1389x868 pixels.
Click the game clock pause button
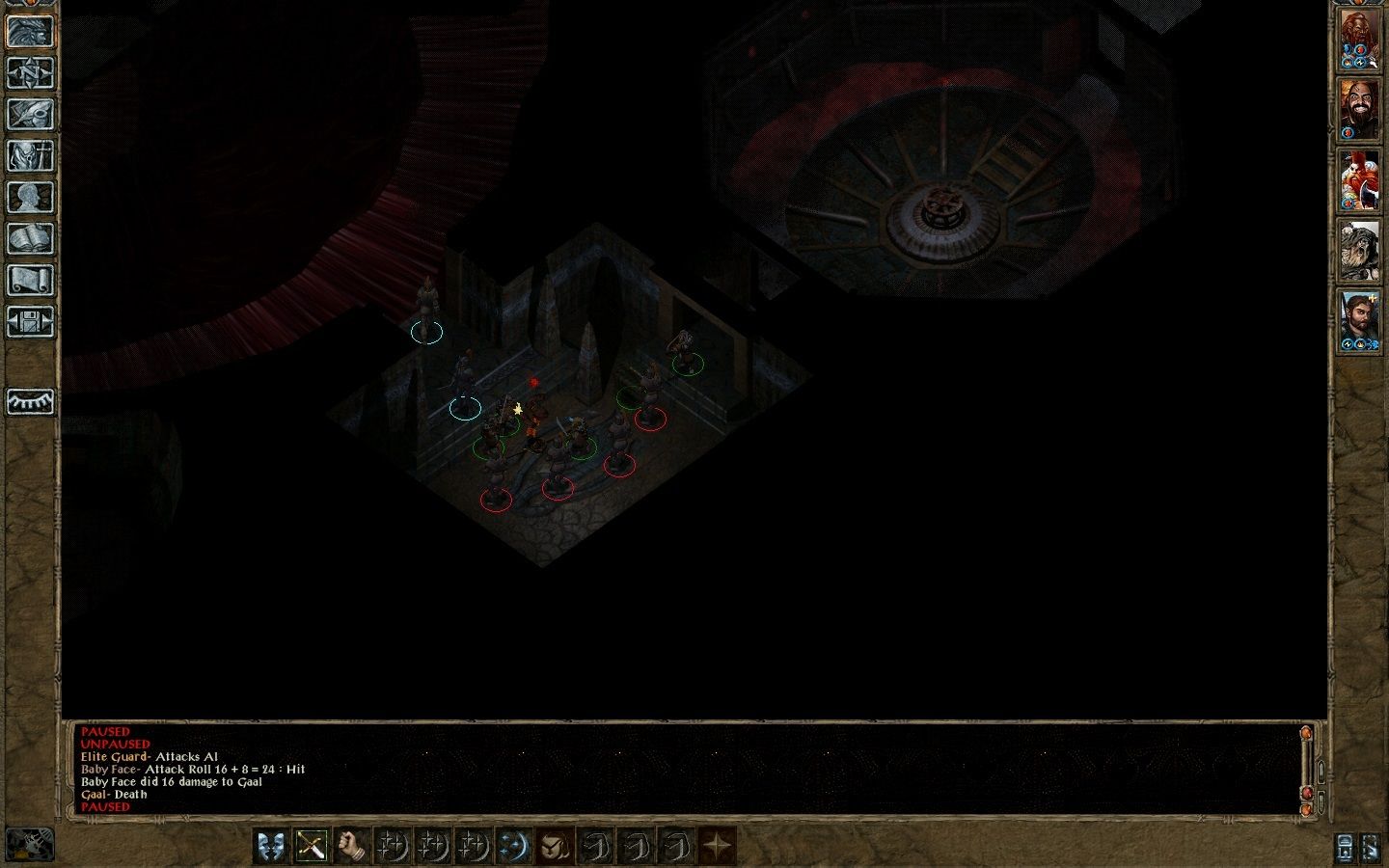[30, 845]
